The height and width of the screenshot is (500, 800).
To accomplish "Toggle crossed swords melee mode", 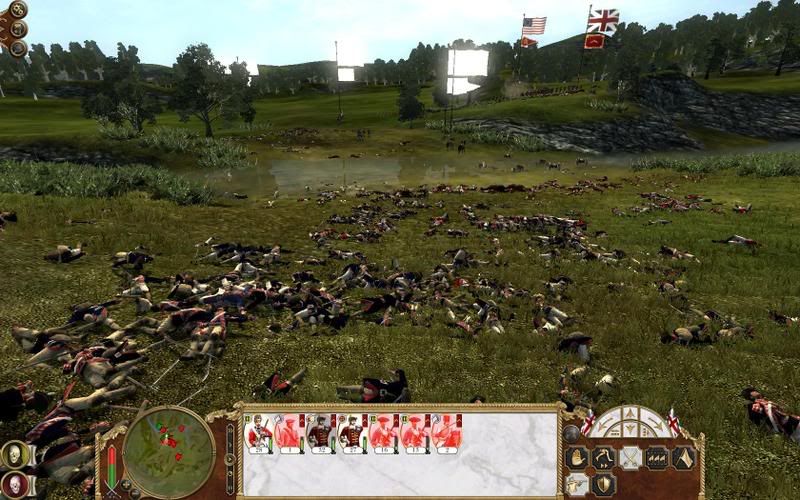I will tap(630, 457).
